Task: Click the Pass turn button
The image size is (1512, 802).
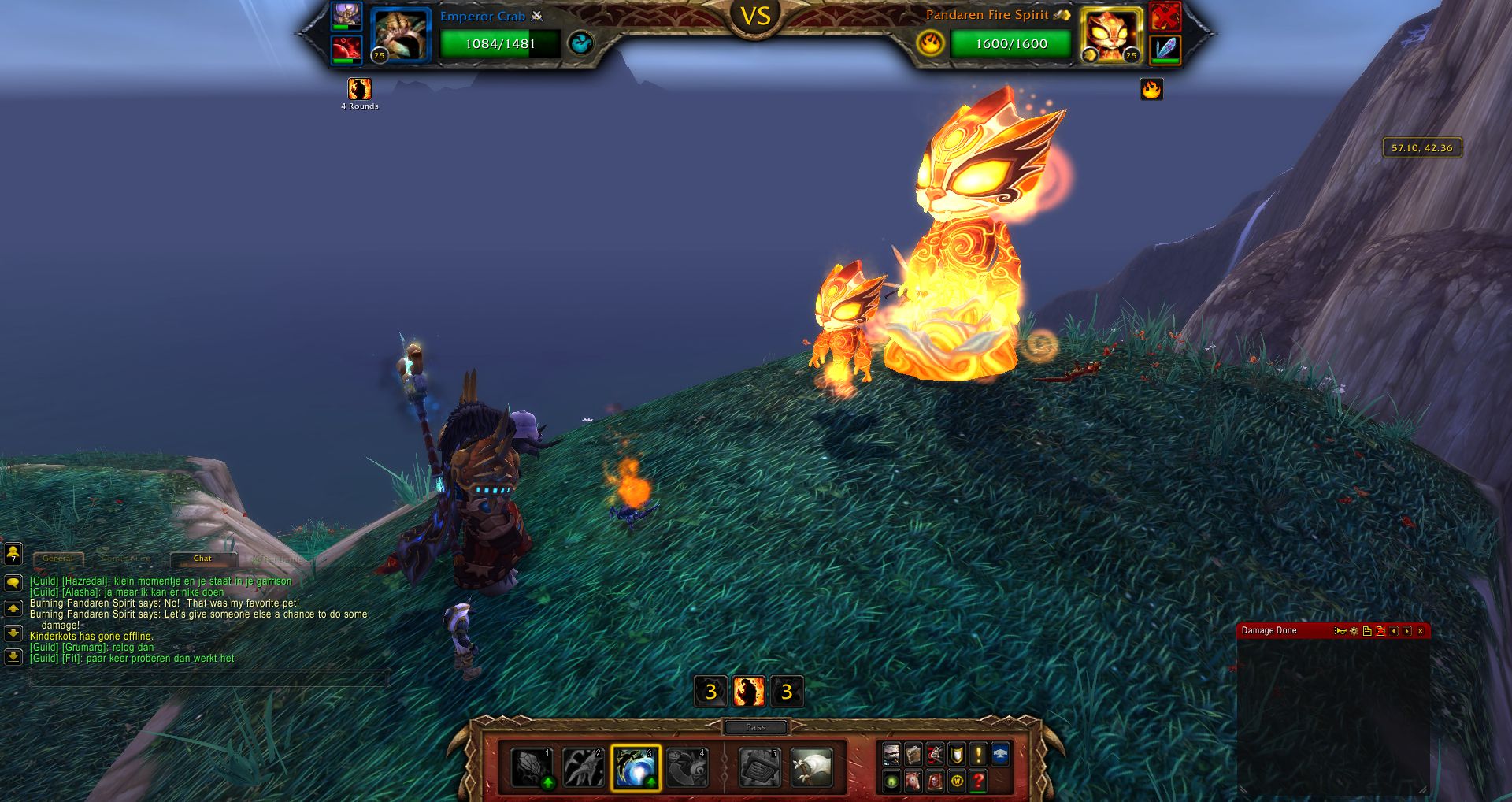Action: pos(755,727)
